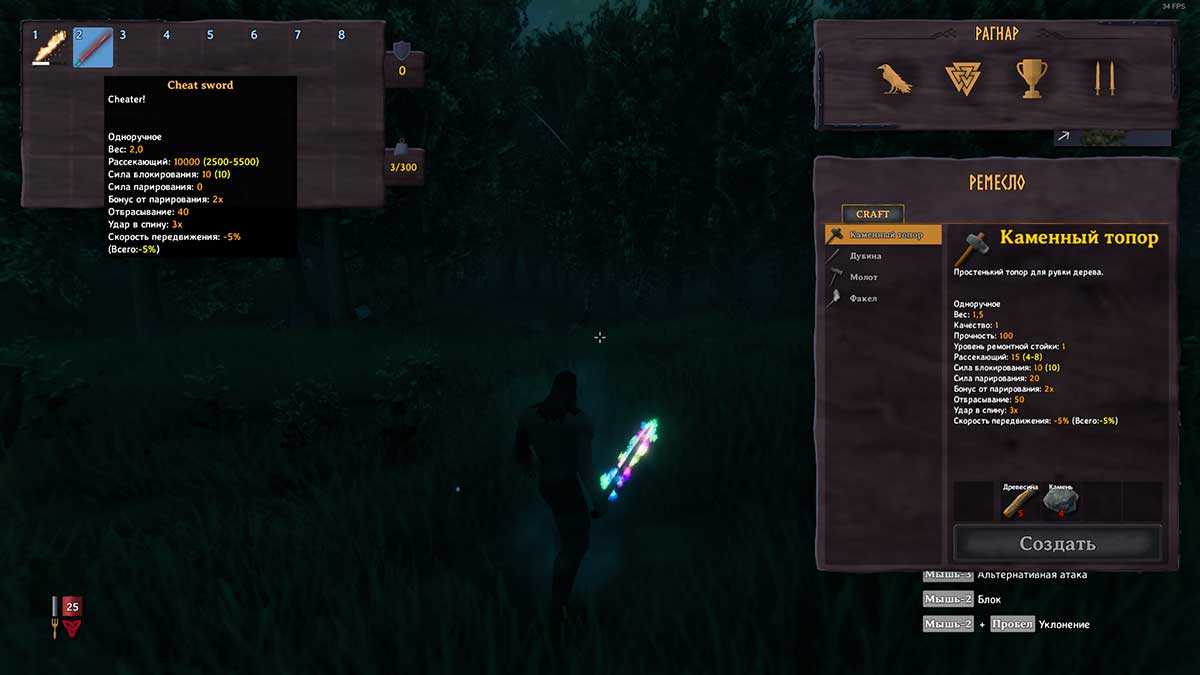This screenshot has width=1200, height=675.
Task: Open the skills valknut icon
Action: [x=963, y=78]
